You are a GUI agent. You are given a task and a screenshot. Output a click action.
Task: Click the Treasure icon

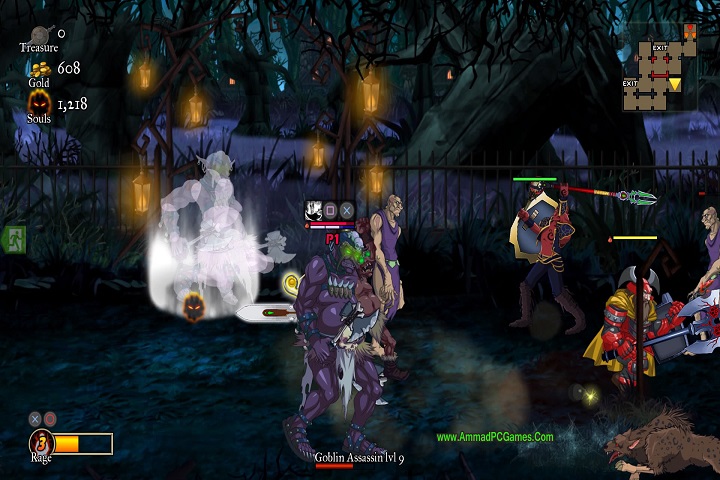coord(39,32)
